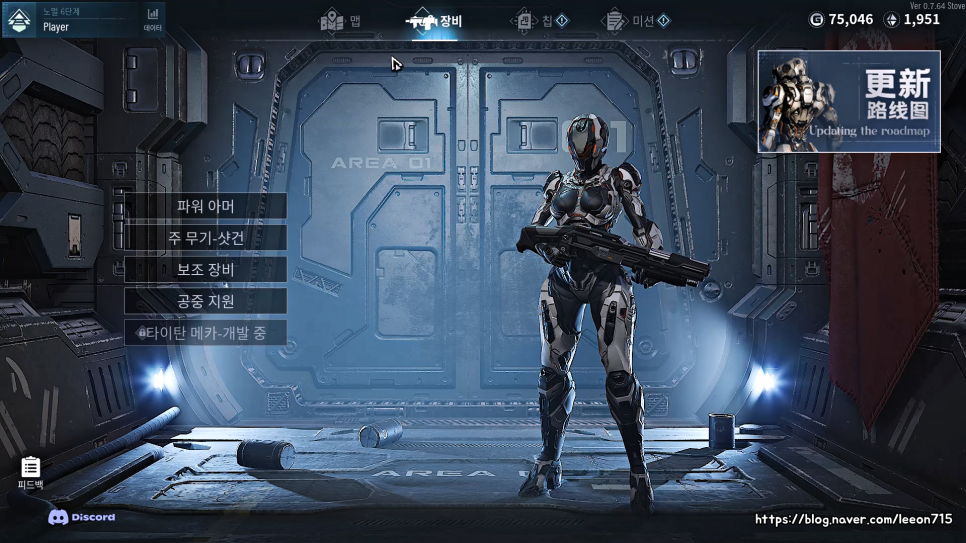Follow the Discord link
The width and height of the screenshot is (966, 543).
coord(82,517)
